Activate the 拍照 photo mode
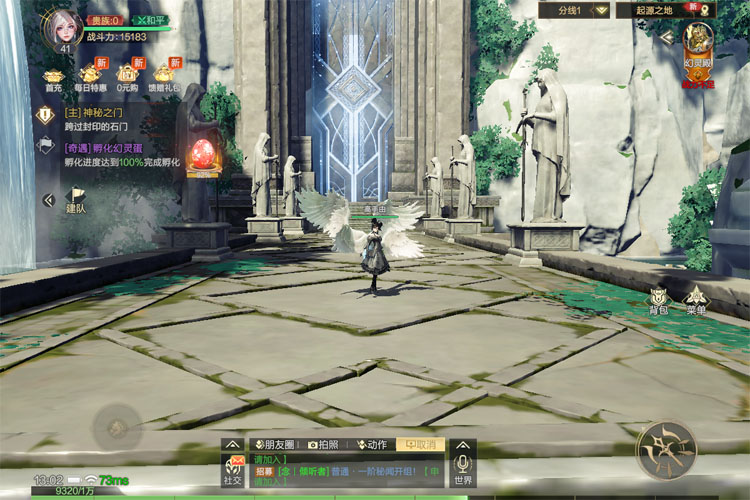The width and height of the screenshot is (750, 500). pyautogui.click(x=327, y=444)
